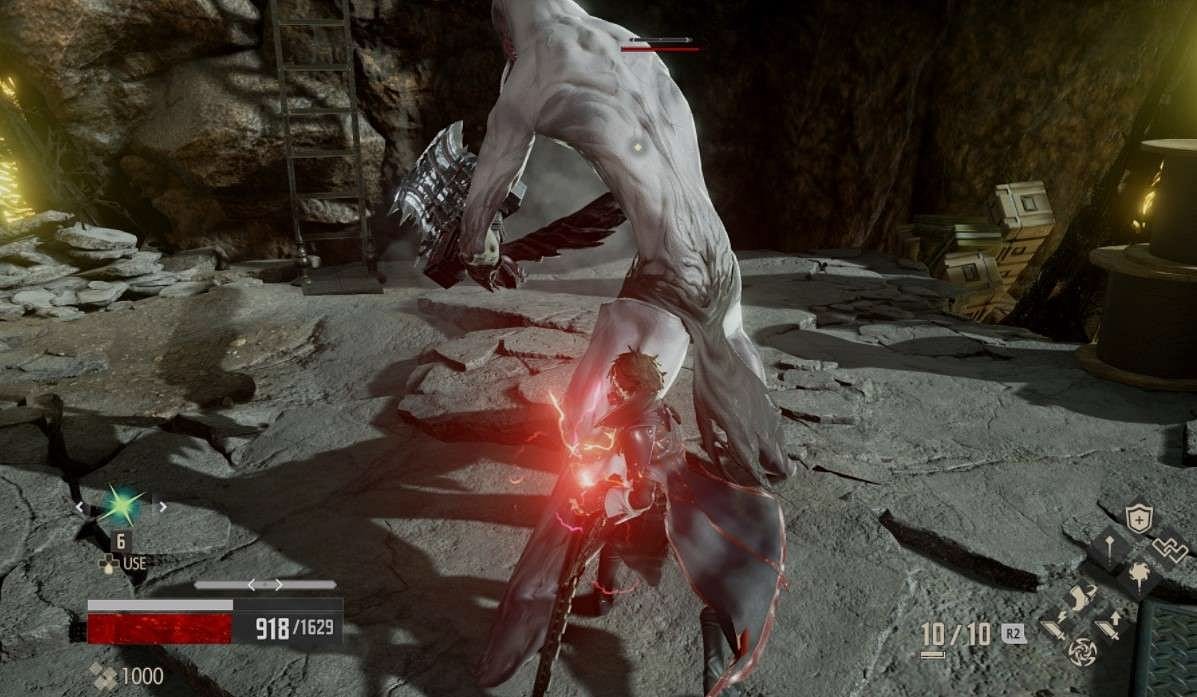The width and height of the screenshot is (1197, 697).
Task: Use the spiral vortex gift
Action: click(x=1081, y=653)
